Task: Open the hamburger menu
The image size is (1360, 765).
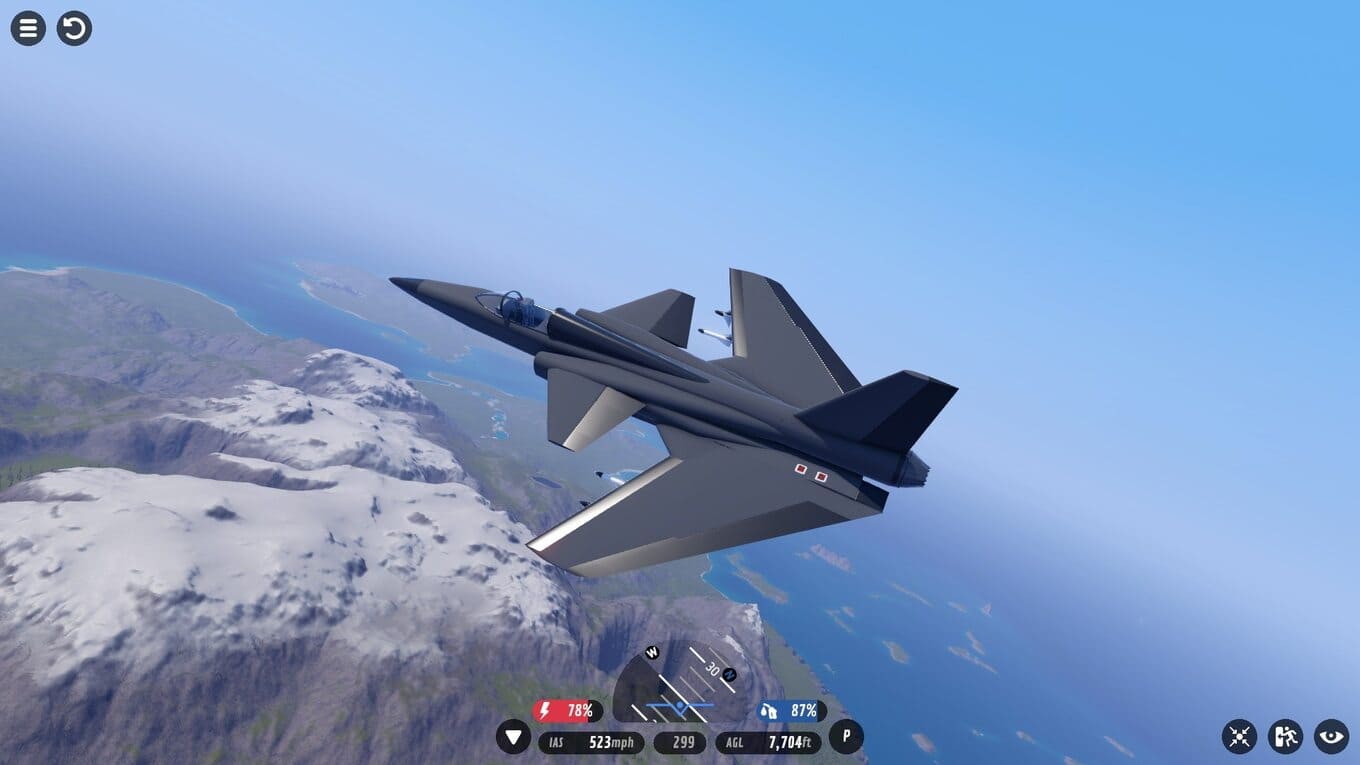Action: (x=28, y=28)
